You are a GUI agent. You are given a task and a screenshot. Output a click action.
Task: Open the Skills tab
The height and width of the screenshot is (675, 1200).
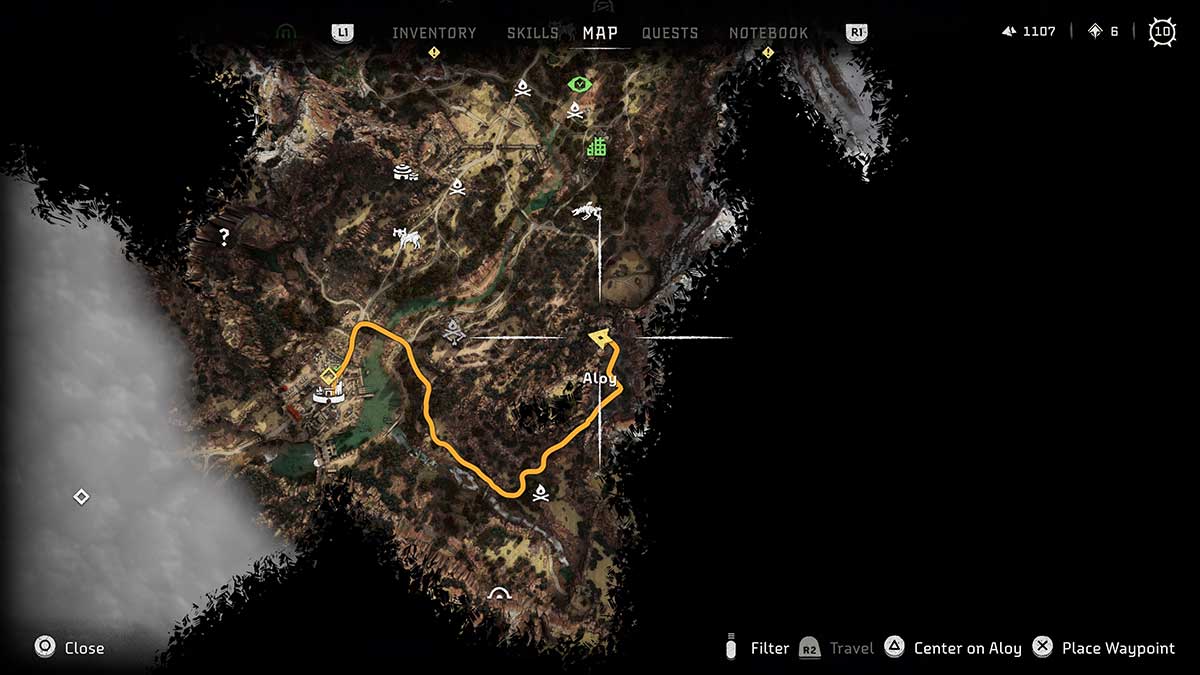coord(532,33)
